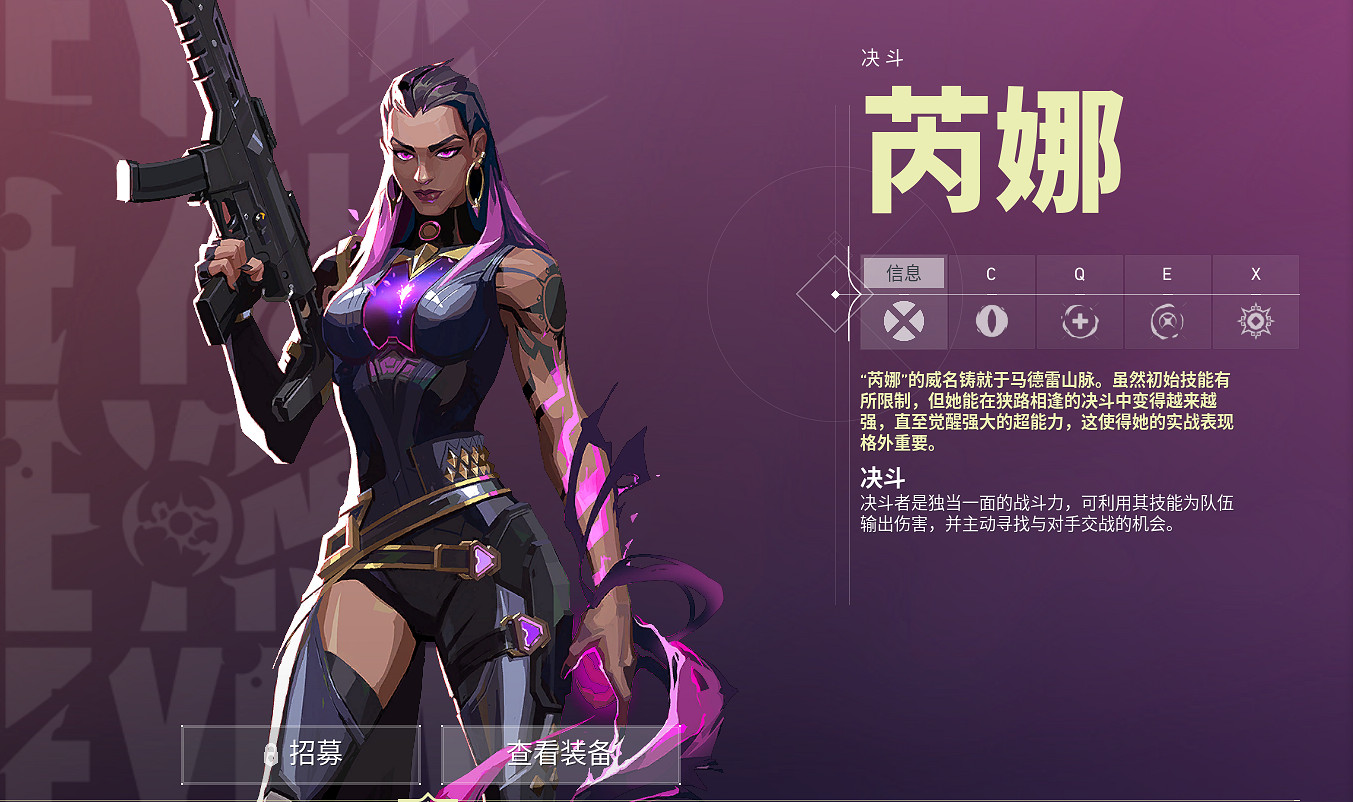The width and height of the screenshot is (1353, 802).
Task: Switch to the C ability tab
Action: [x=992, y=272]
